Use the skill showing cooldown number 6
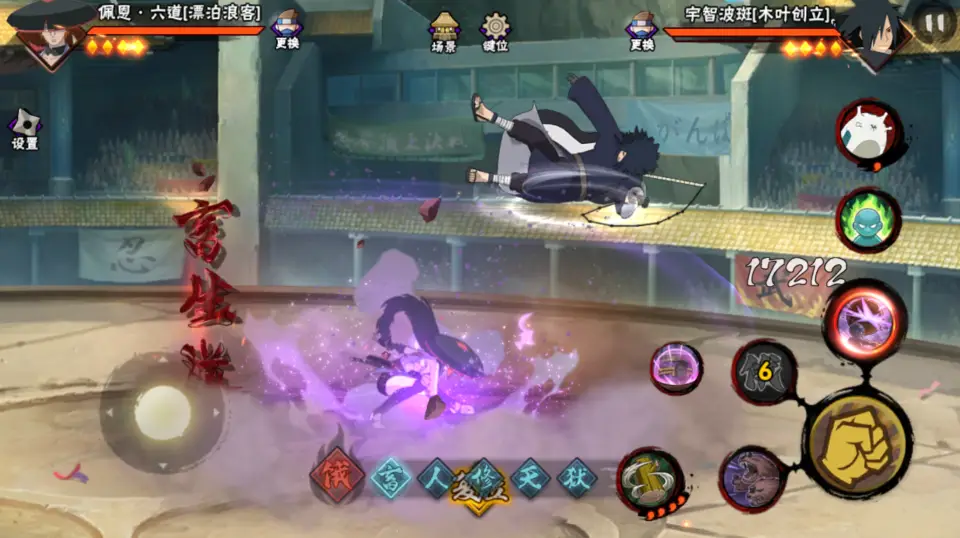 (764, 374)
